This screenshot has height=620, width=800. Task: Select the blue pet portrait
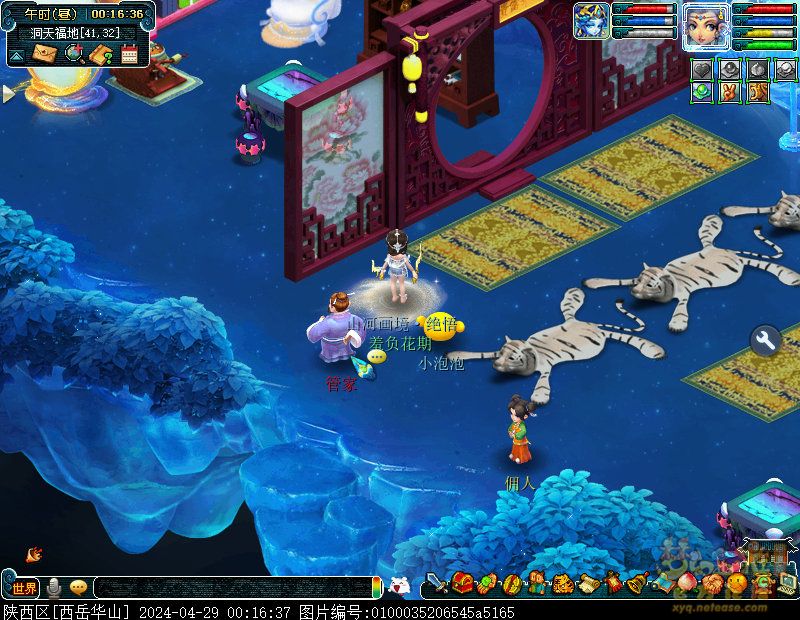pyautogui.click(x=591, y=21)
